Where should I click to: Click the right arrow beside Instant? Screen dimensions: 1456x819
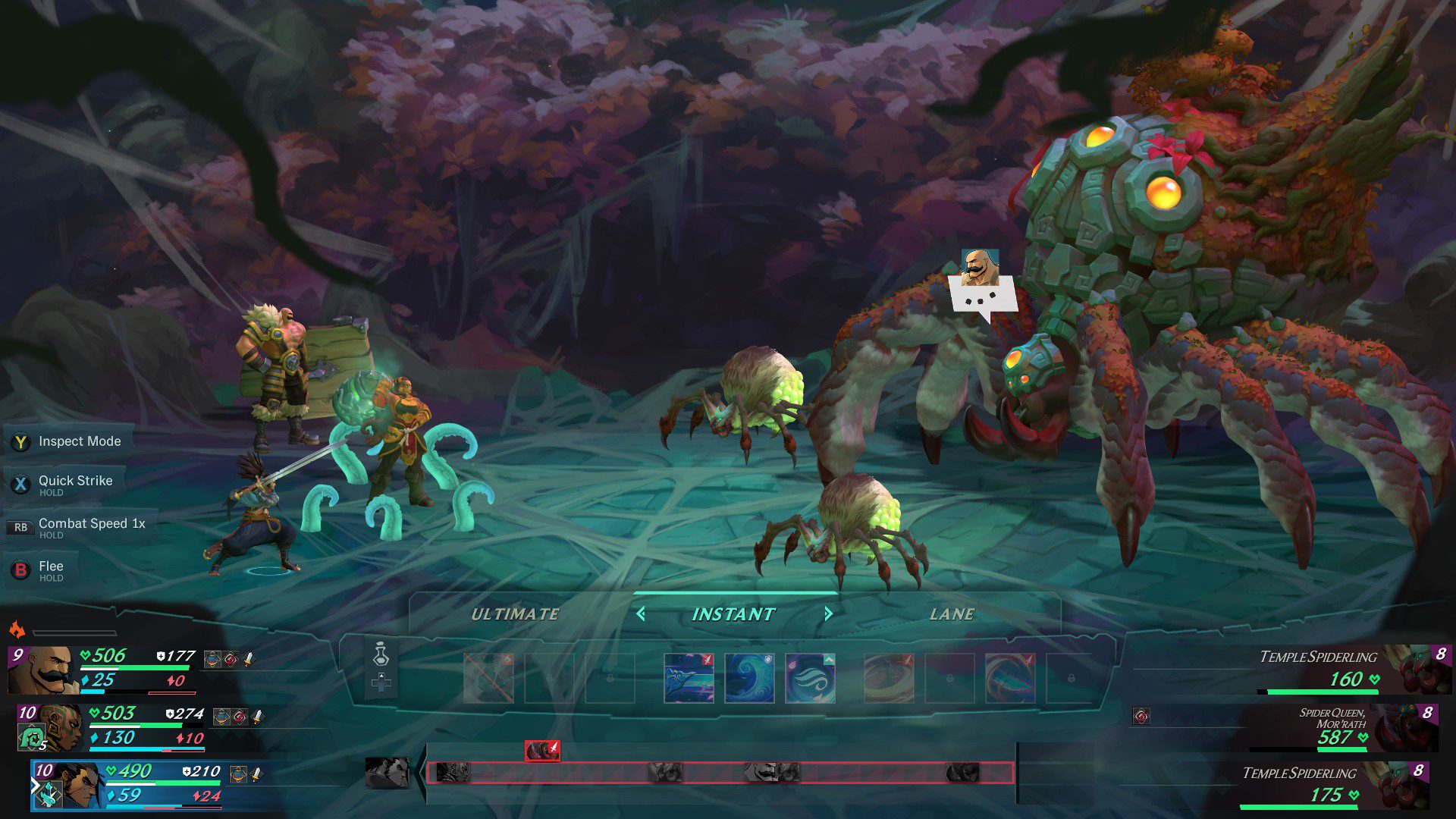tap(828, 613)
